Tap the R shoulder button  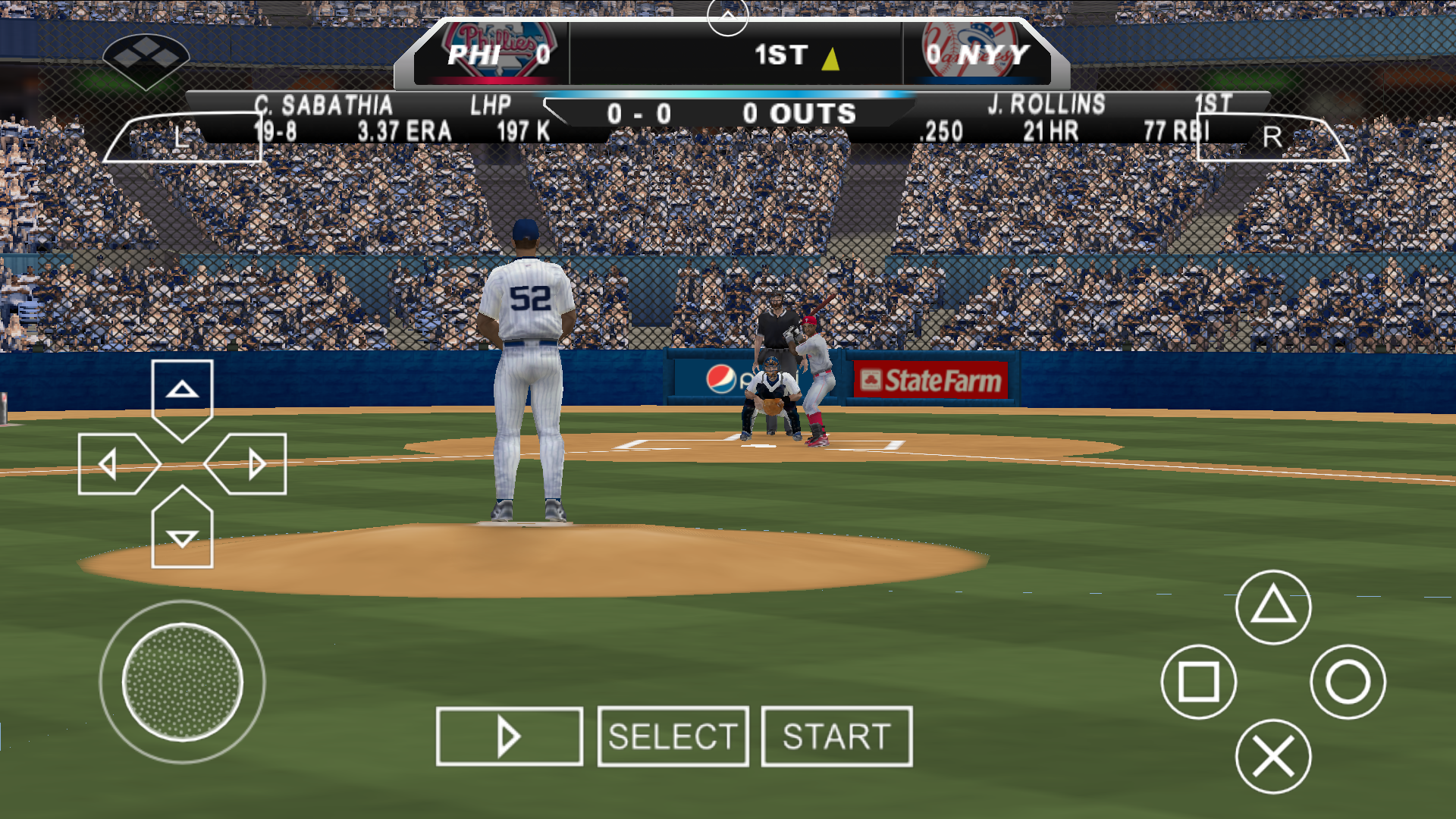[x=1272, y=138]
